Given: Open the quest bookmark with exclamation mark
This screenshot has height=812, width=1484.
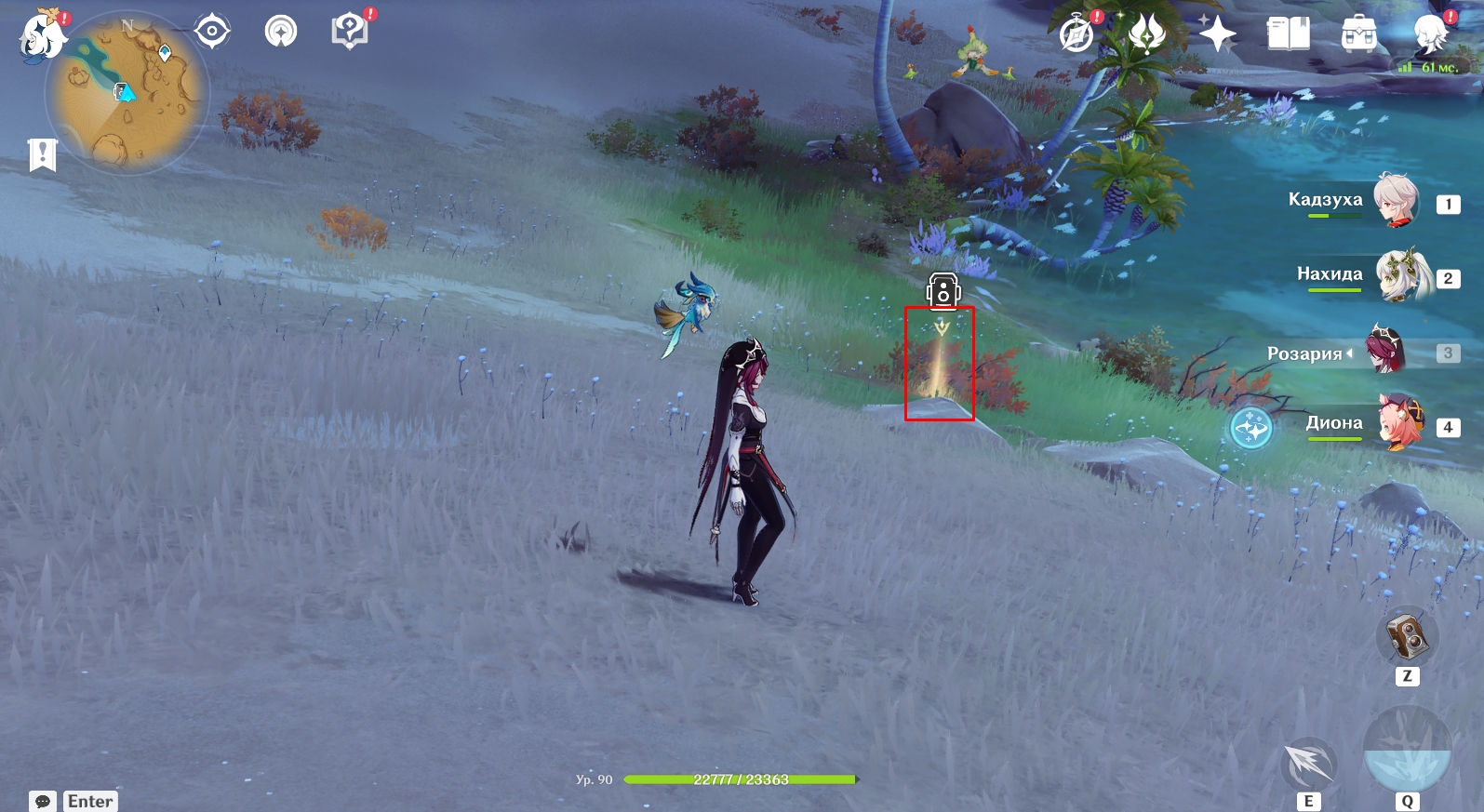Looking at the screenshot, I should pos(43,154).
